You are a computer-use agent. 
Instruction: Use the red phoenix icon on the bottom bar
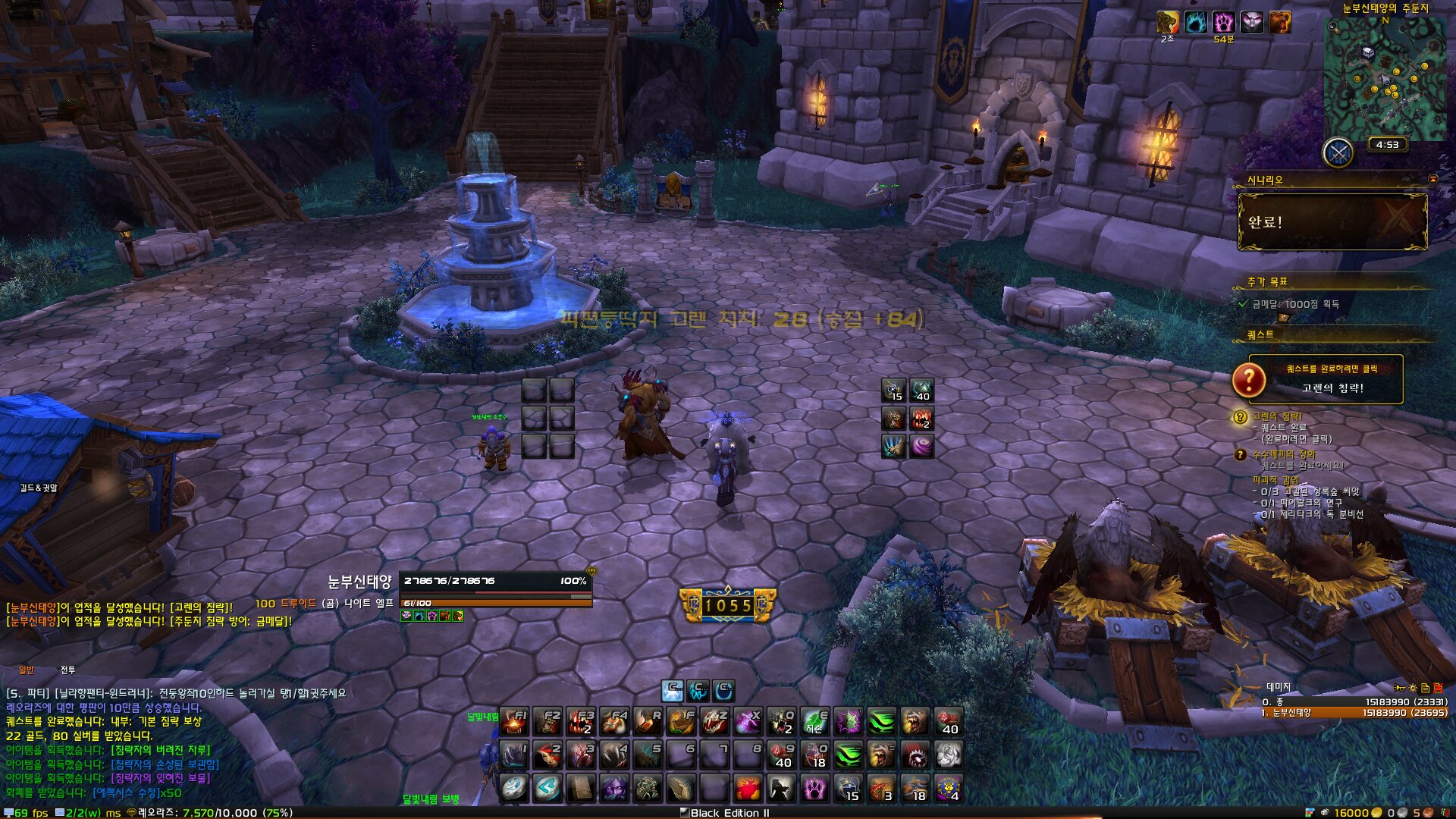pos(748,788)
